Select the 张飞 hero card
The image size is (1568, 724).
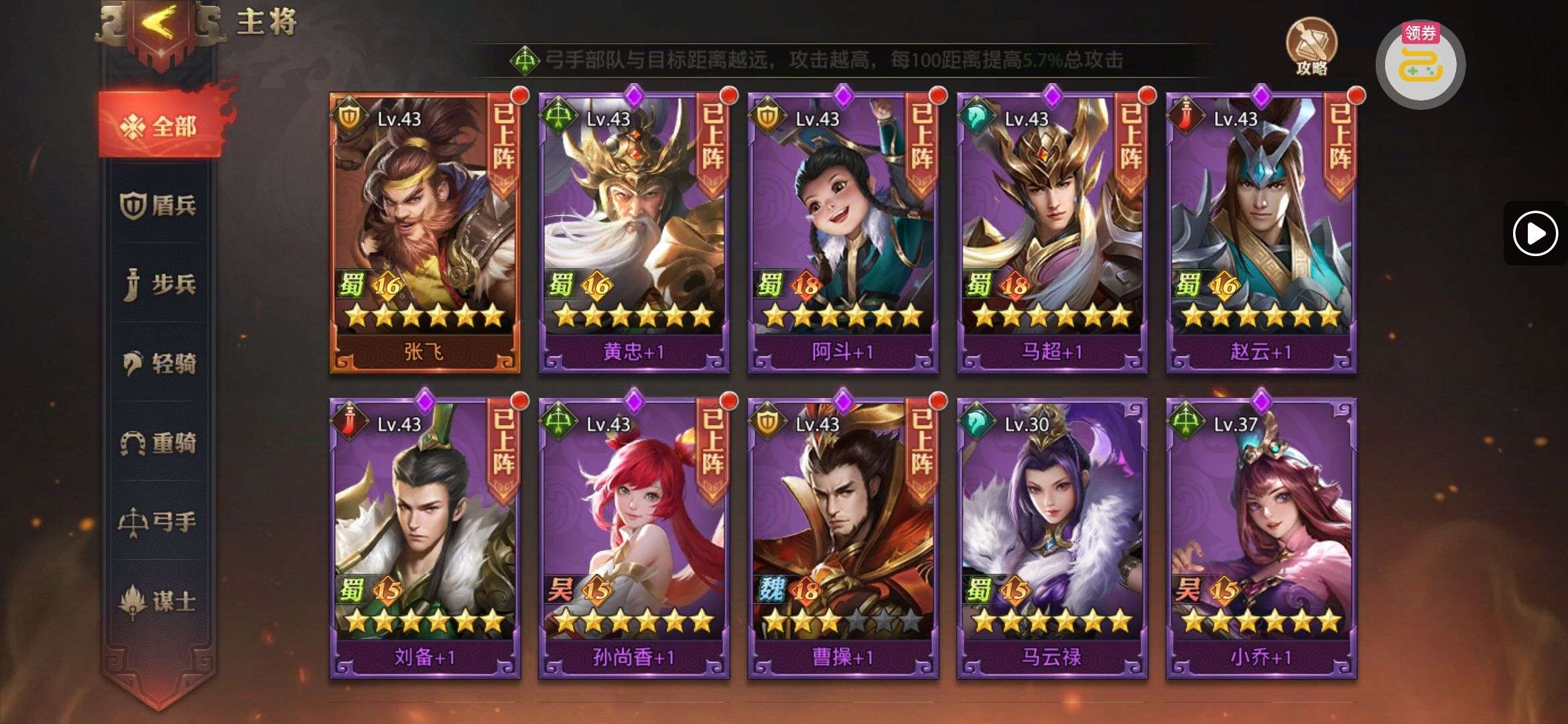[425, 231]
